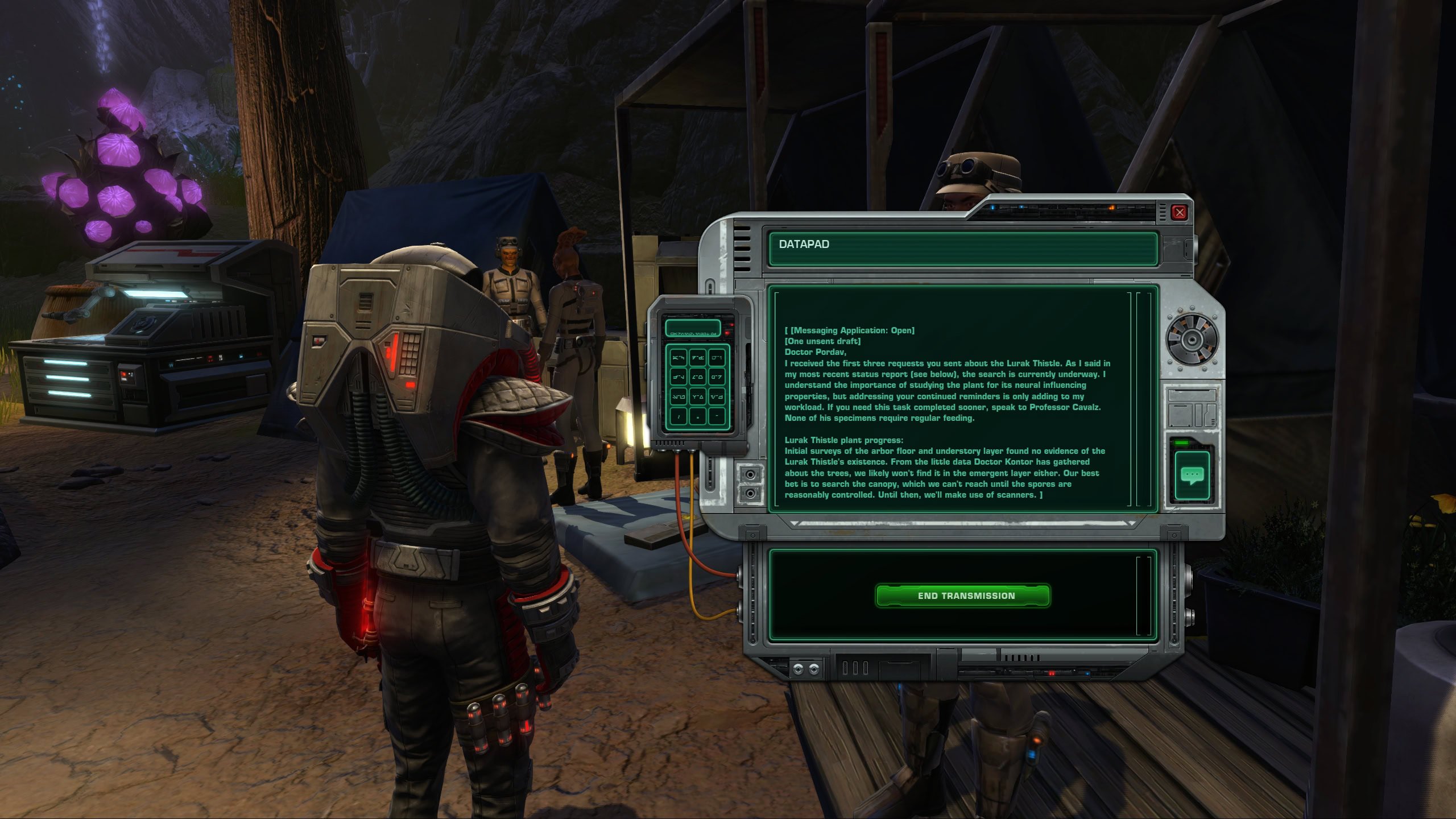1456x819 pixels.
Task: Open the green chat bubble icon
Action: point(1192,474)
